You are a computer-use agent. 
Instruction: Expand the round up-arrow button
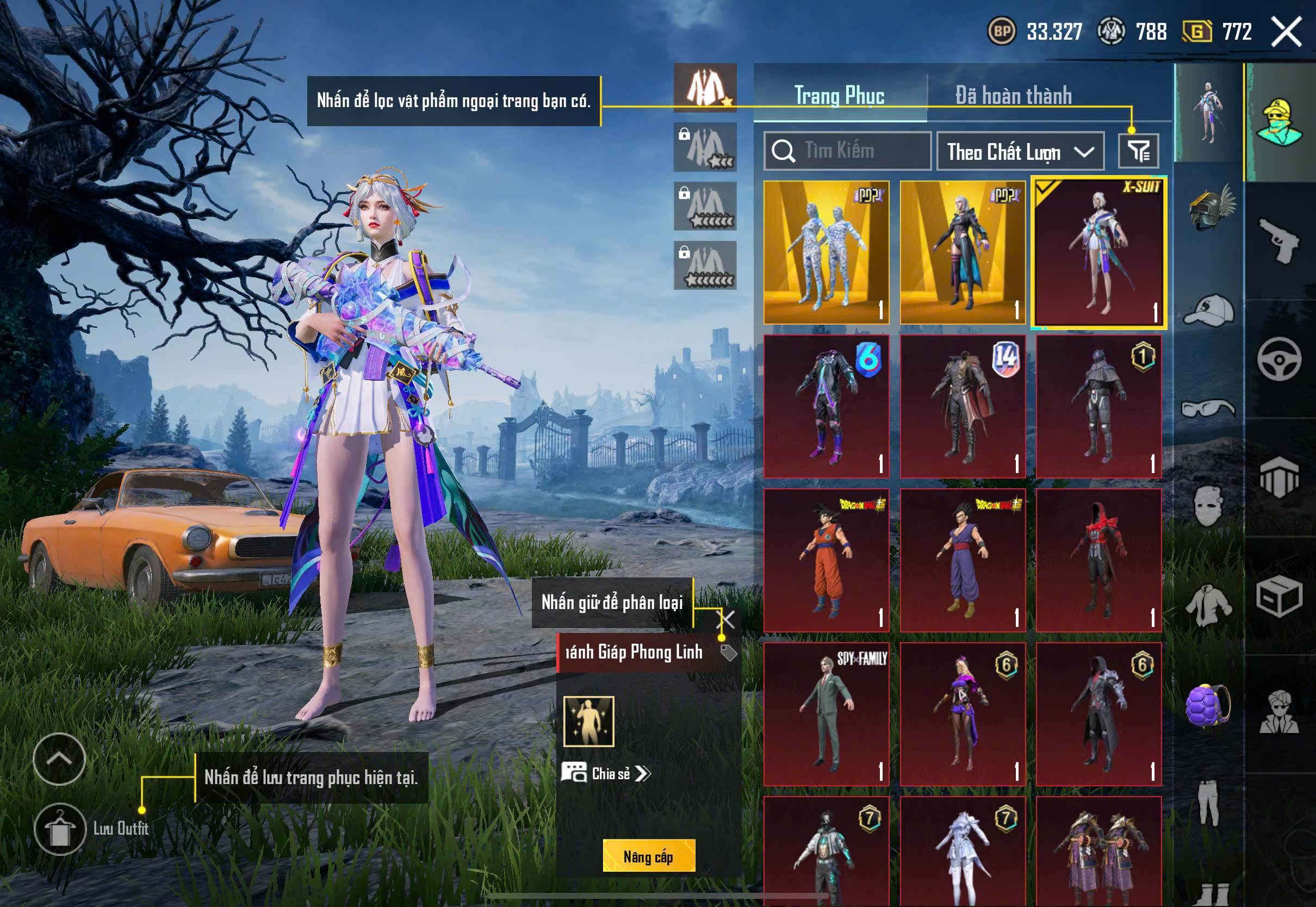coord(59,759)
